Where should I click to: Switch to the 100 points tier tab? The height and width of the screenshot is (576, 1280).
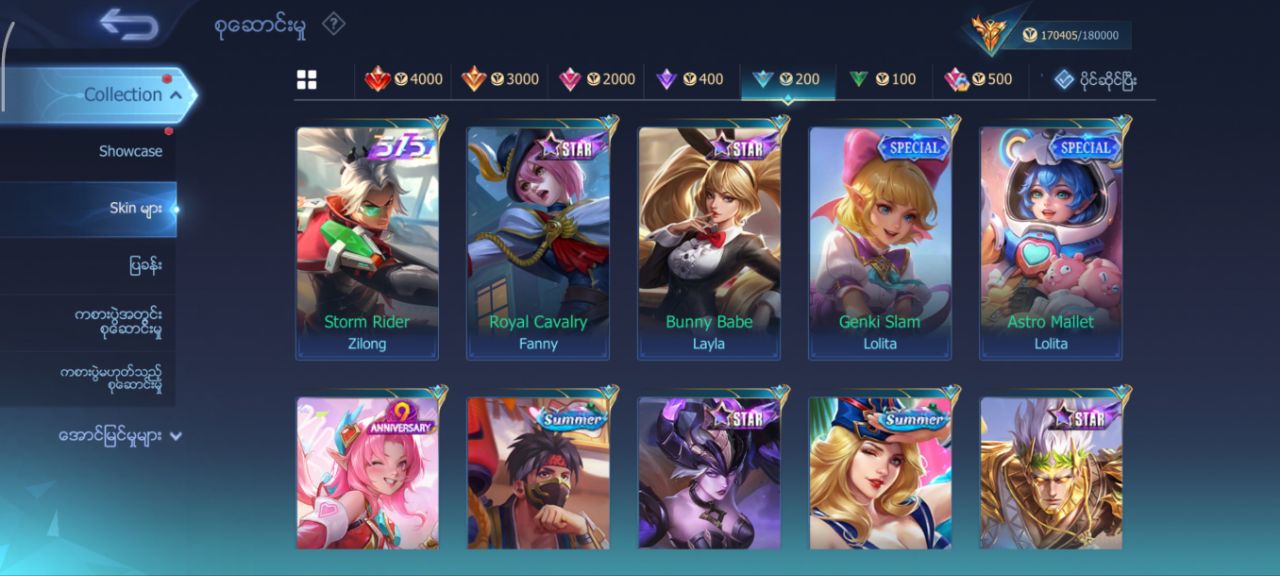[883, 79]
